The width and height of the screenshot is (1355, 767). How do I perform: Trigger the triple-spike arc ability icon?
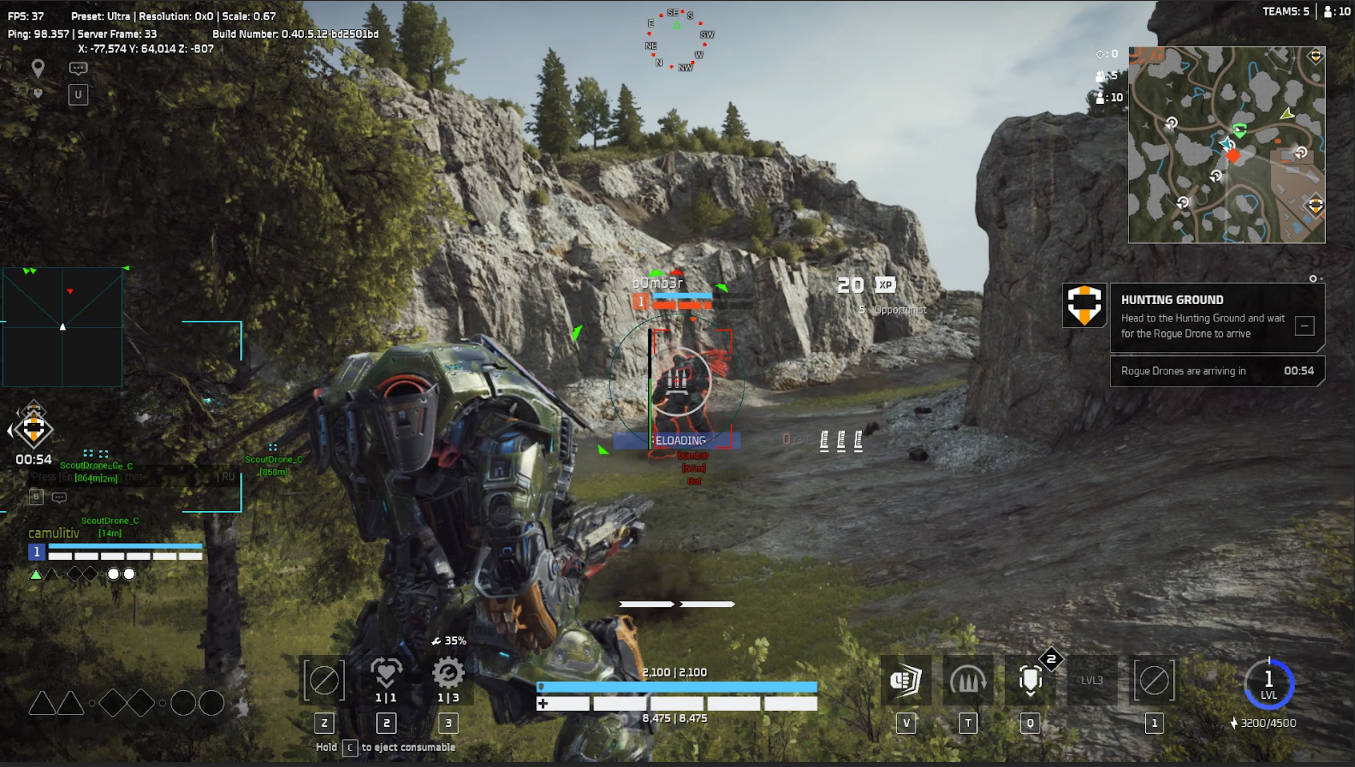tap(968, 681)
